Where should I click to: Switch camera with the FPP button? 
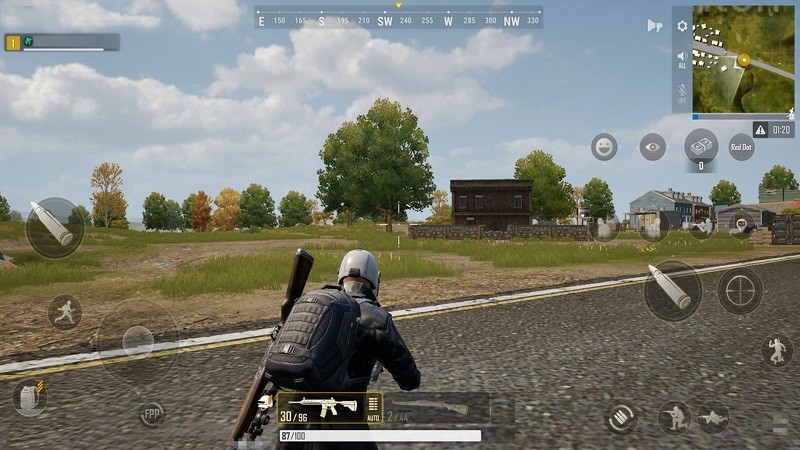tap(152, 414)
